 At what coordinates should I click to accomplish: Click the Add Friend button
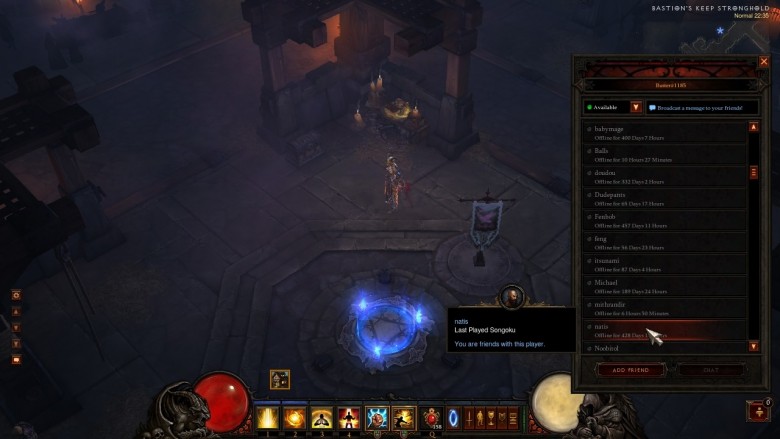click(x=630, y=370)
